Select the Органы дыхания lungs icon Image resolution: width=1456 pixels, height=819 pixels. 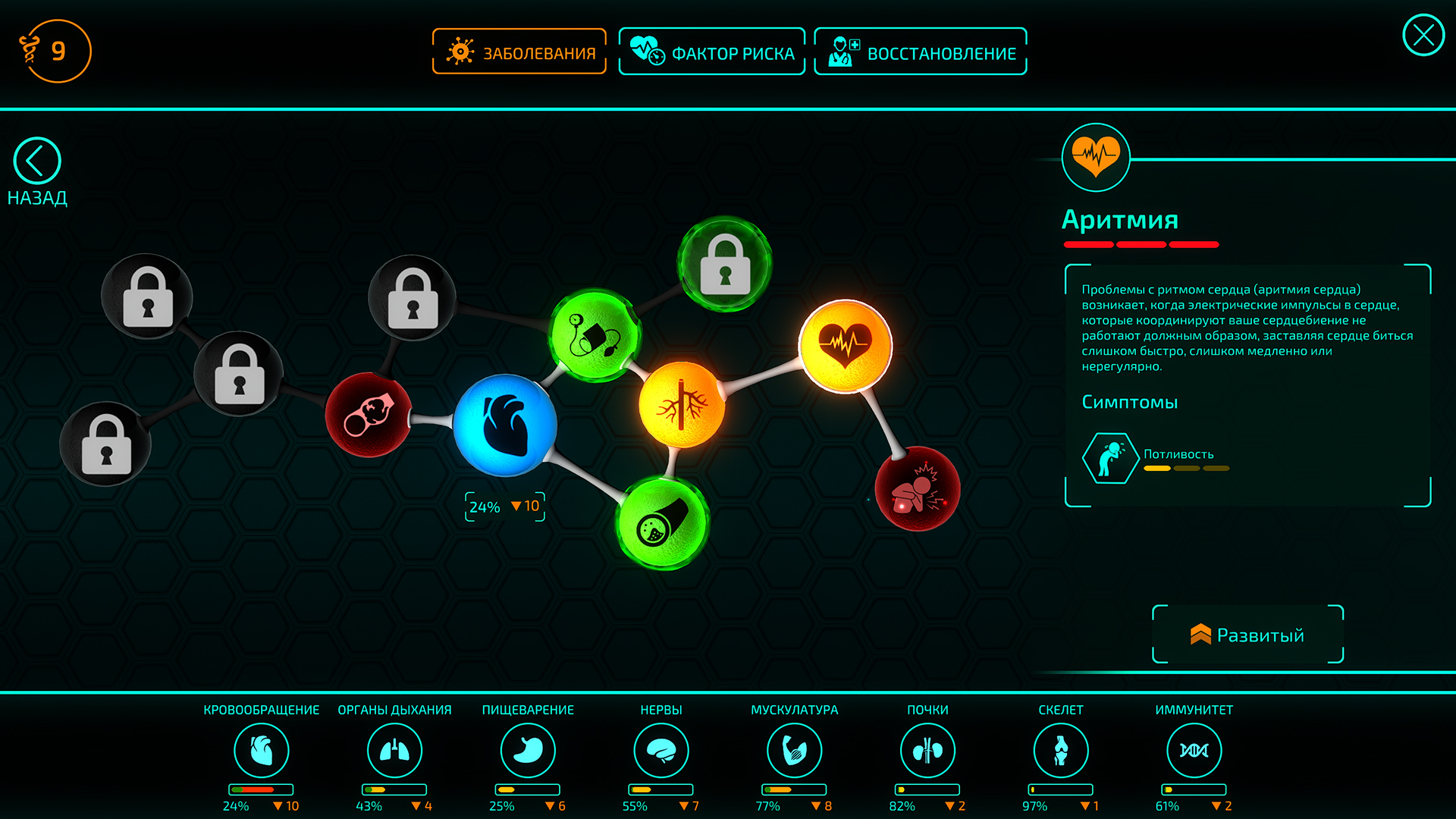click(394, 749)
